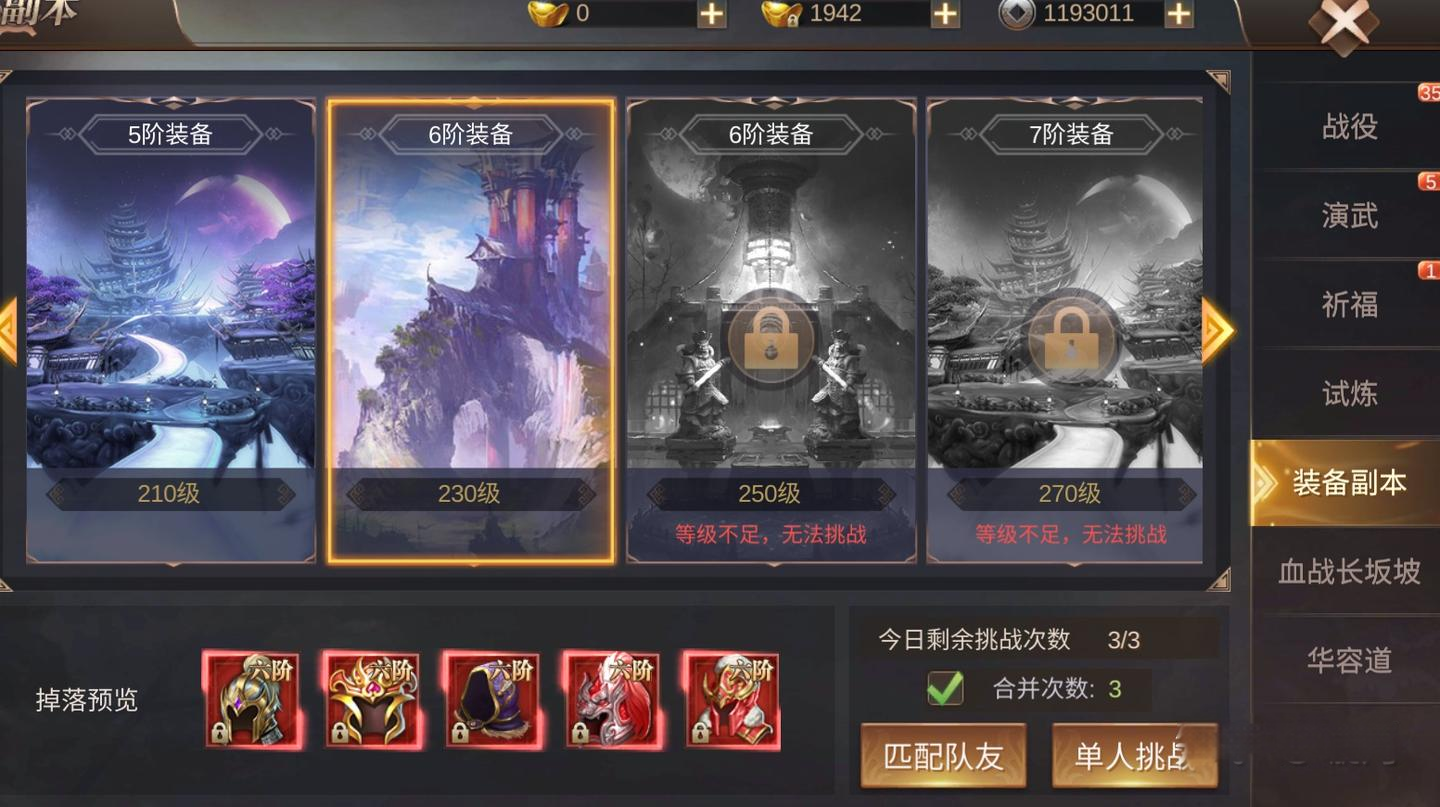Open the 血战长坂坡 section
The image size is (1440, 807).
[1352, 571]
